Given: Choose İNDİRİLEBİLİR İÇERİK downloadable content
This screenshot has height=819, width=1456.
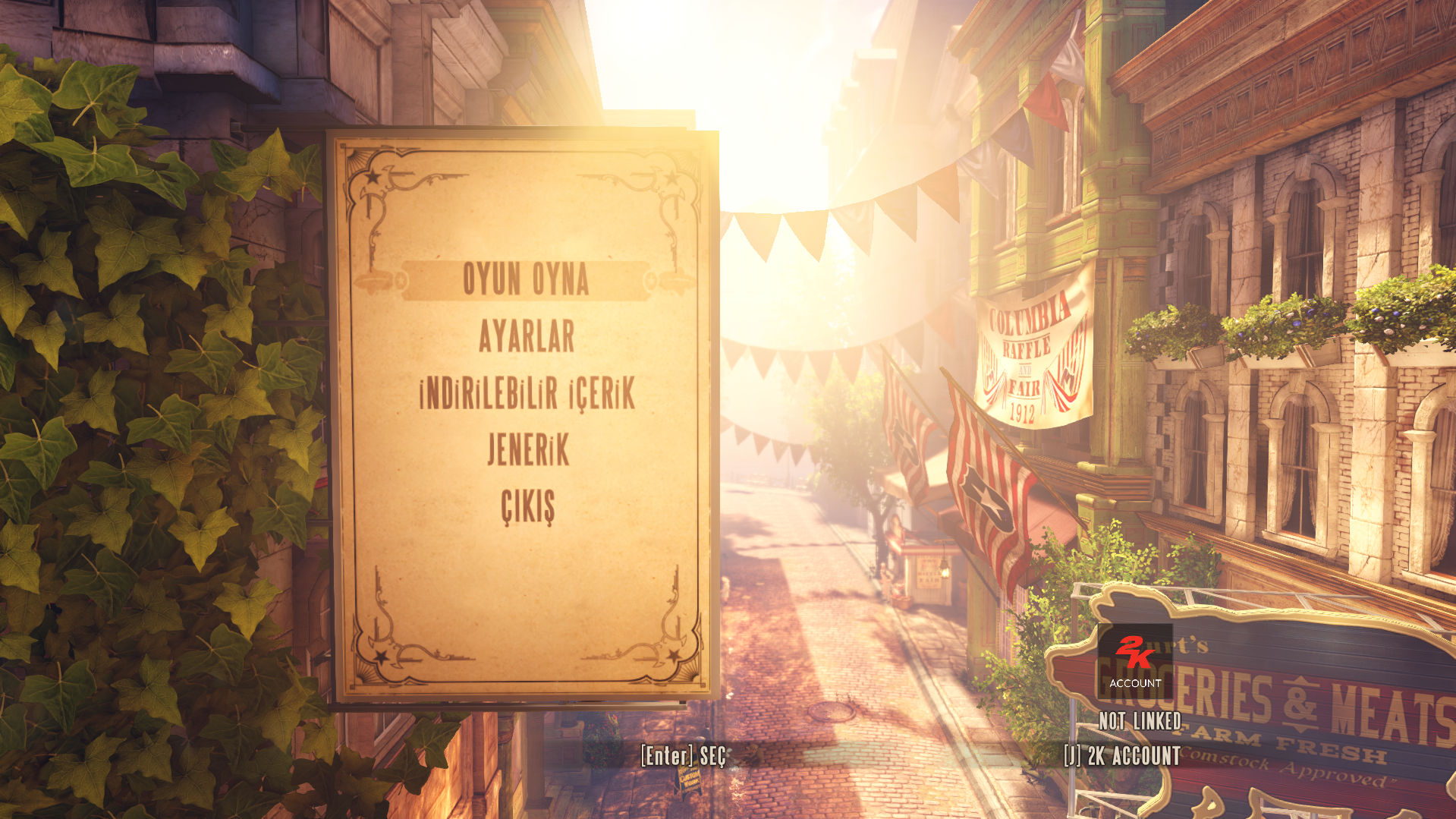Looking at the screenshot, I should [x=527, y=393].
